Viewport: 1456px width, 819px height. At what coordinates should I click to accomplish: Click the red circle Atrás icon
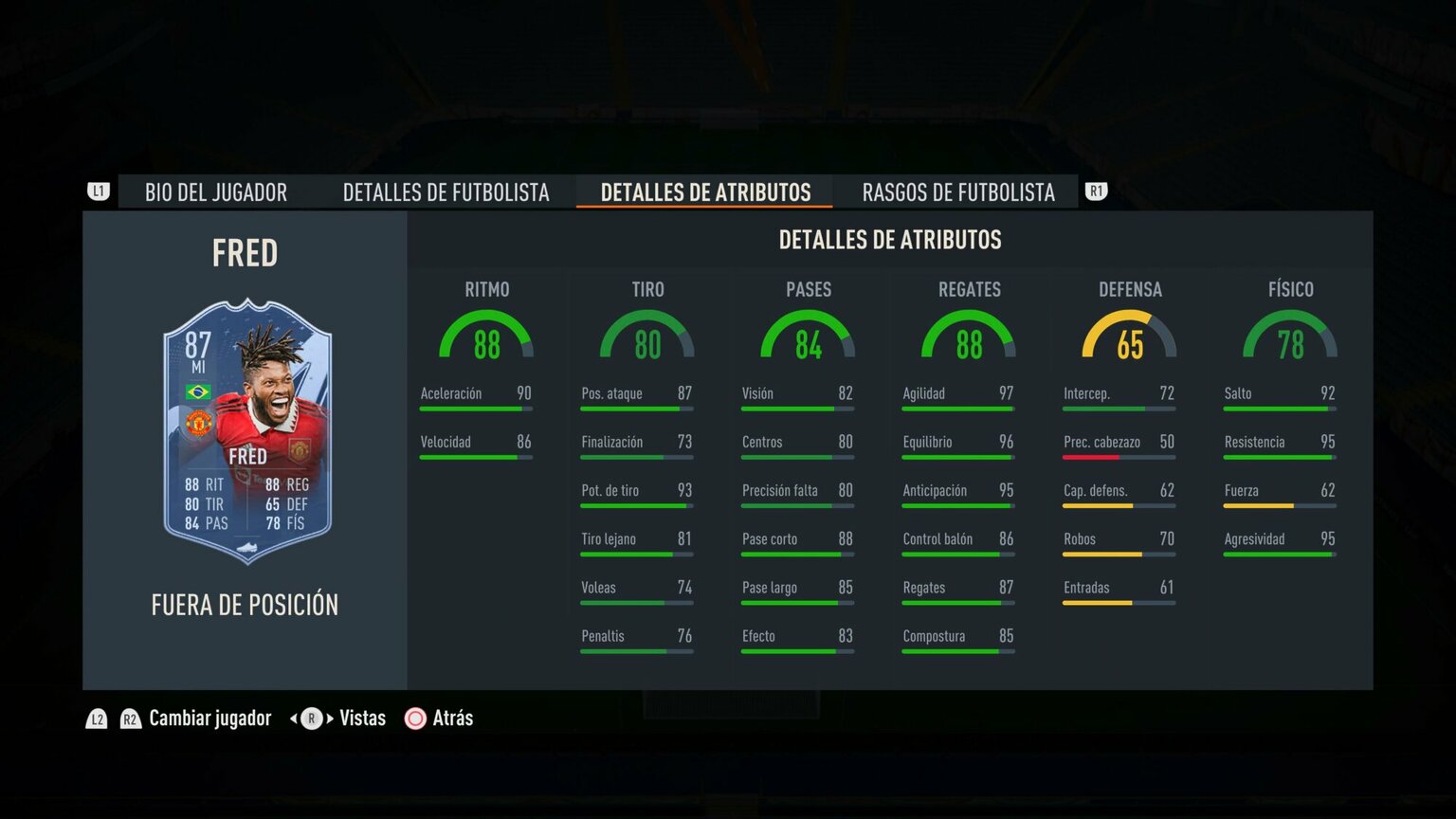[x=414, y=719]
